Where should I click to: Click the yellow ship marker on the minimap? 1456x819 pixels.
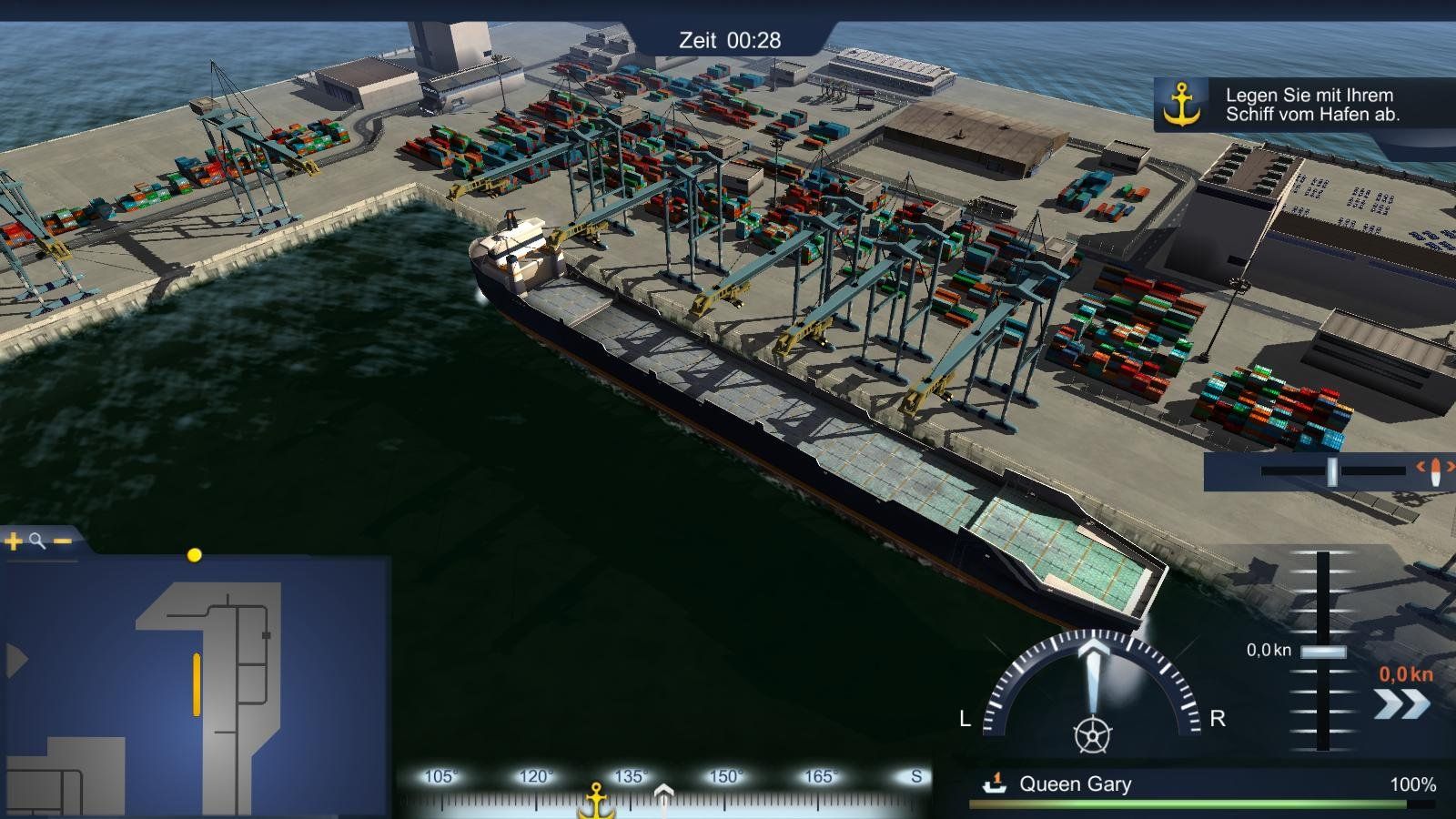197,684
